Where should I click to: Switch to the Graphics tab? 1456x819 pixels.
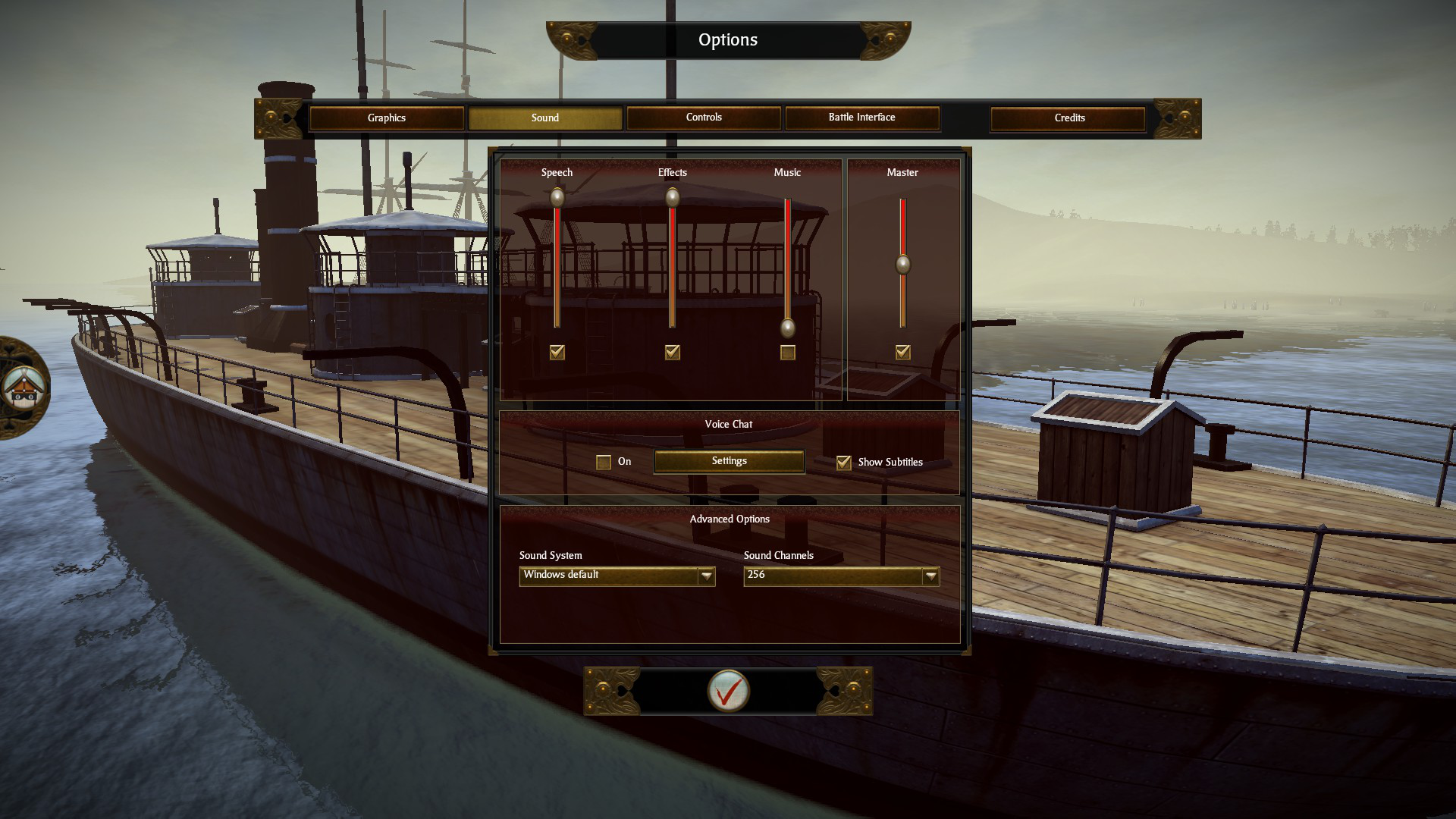point(386,118)
